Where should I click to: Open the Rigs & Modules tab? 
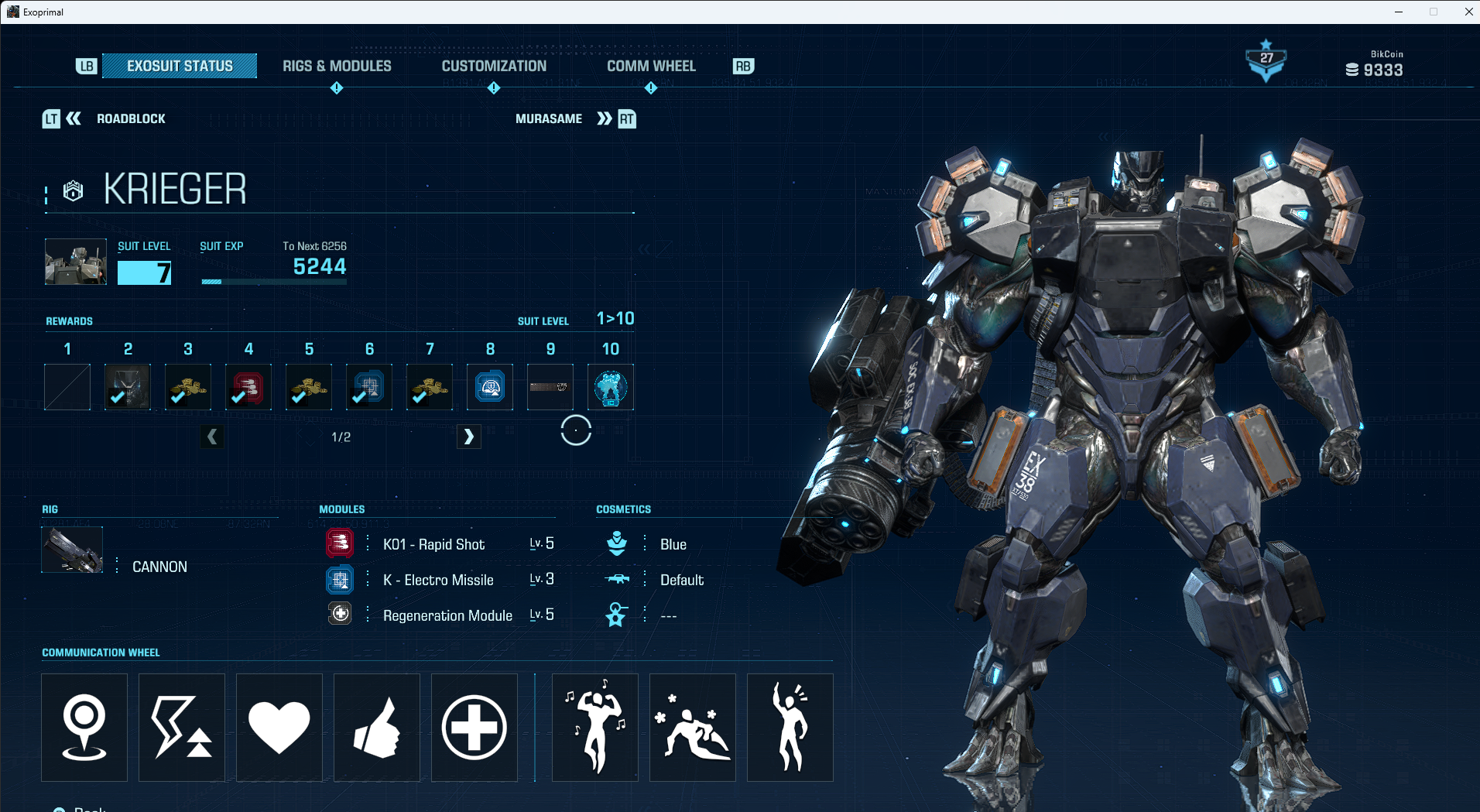pyautogui.click(x=337, y=66)
